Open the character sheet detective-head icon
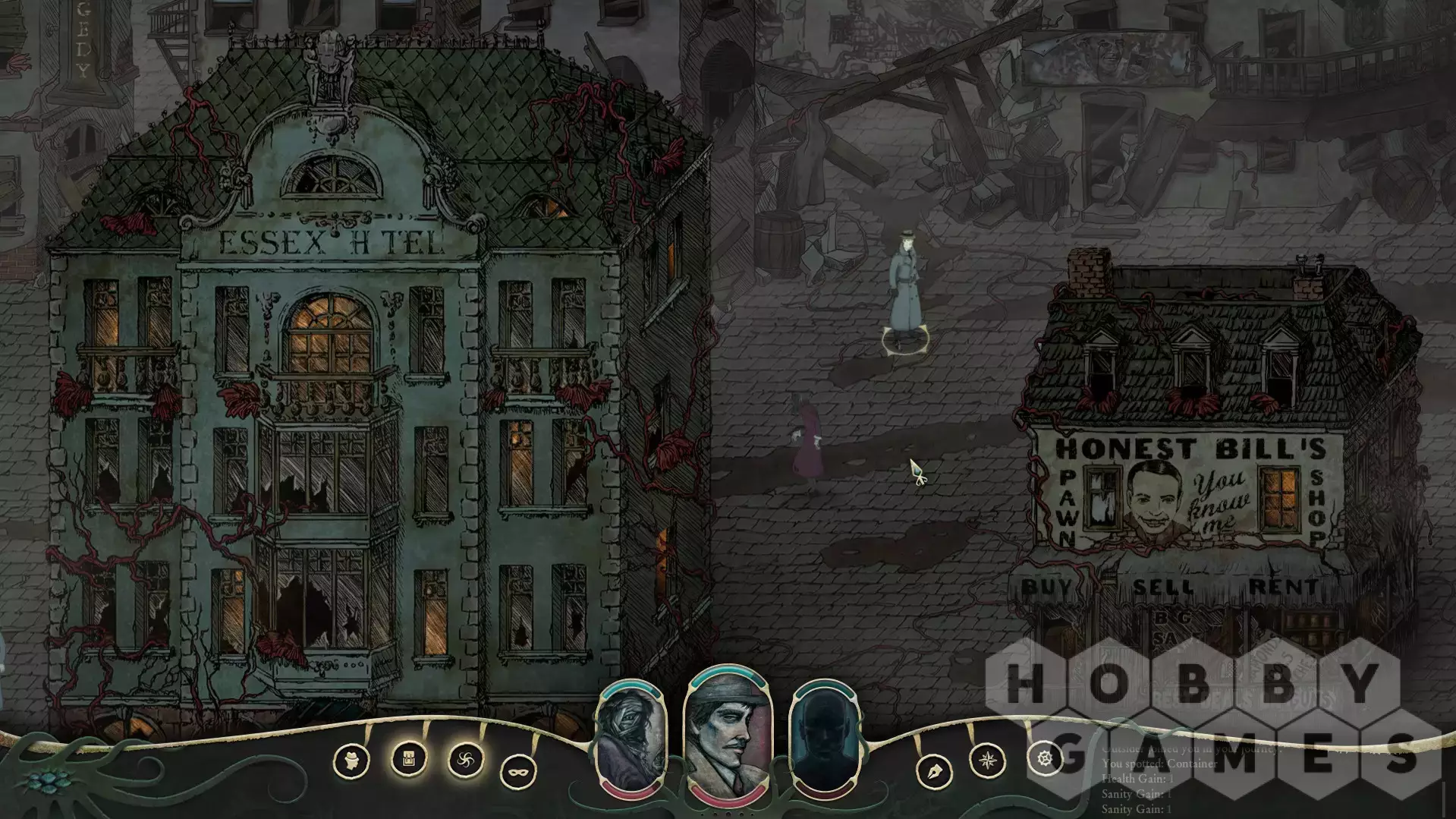Viewport: 1456px width, 819px height. (x=351, y=761)
